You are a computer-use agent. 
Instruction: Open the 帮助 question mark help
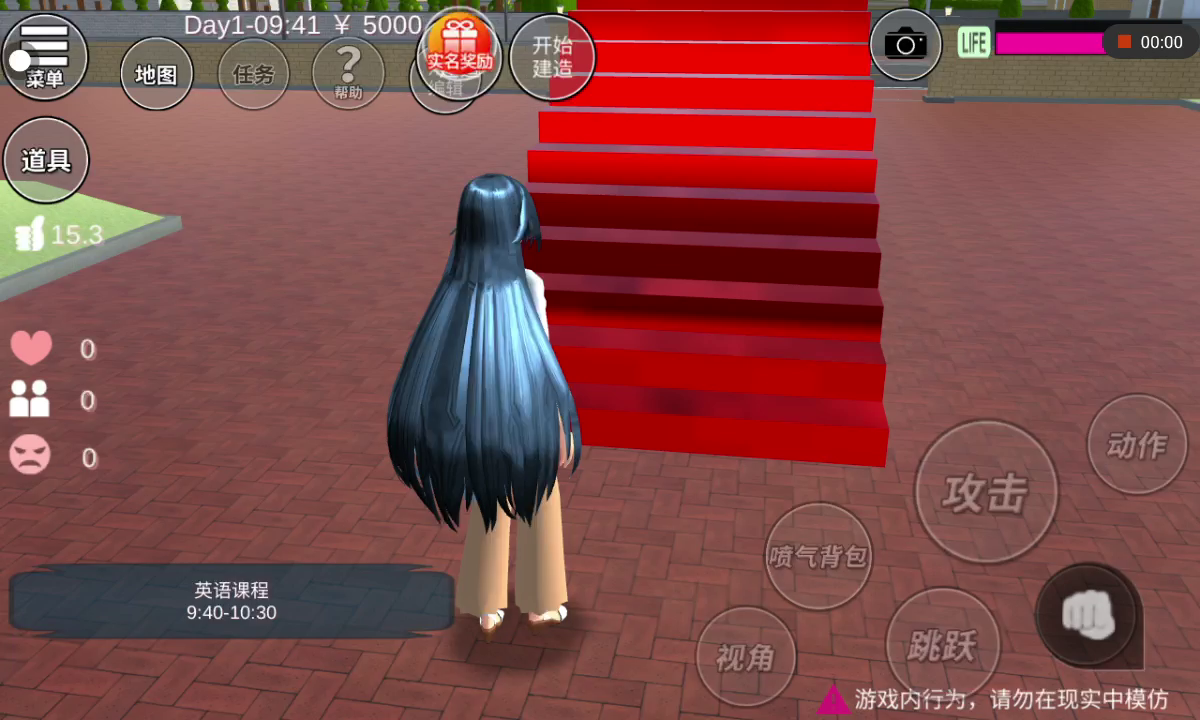point(348,73)
